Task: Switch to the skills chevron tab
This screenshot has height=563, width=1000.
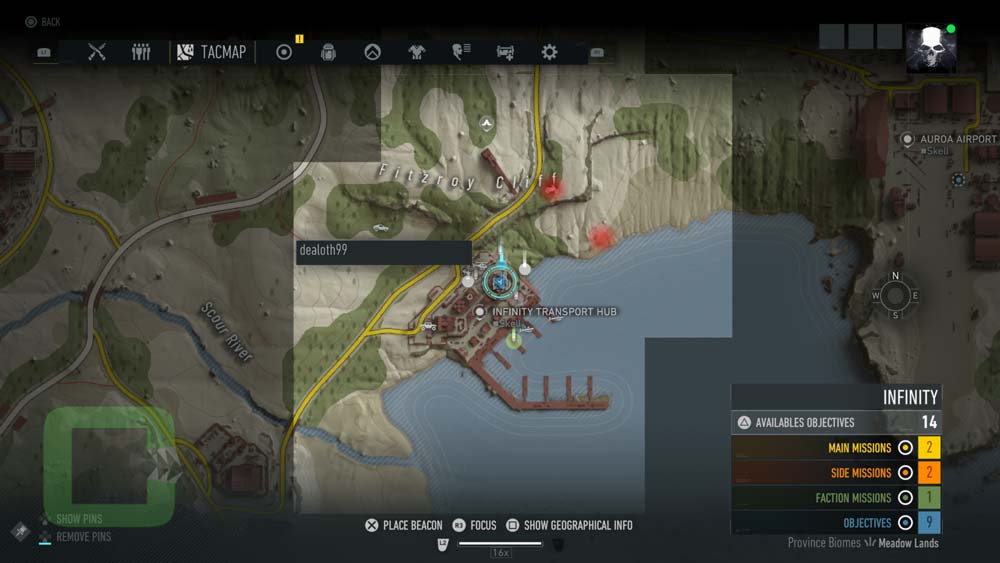Action: click(x=372, y=52)
